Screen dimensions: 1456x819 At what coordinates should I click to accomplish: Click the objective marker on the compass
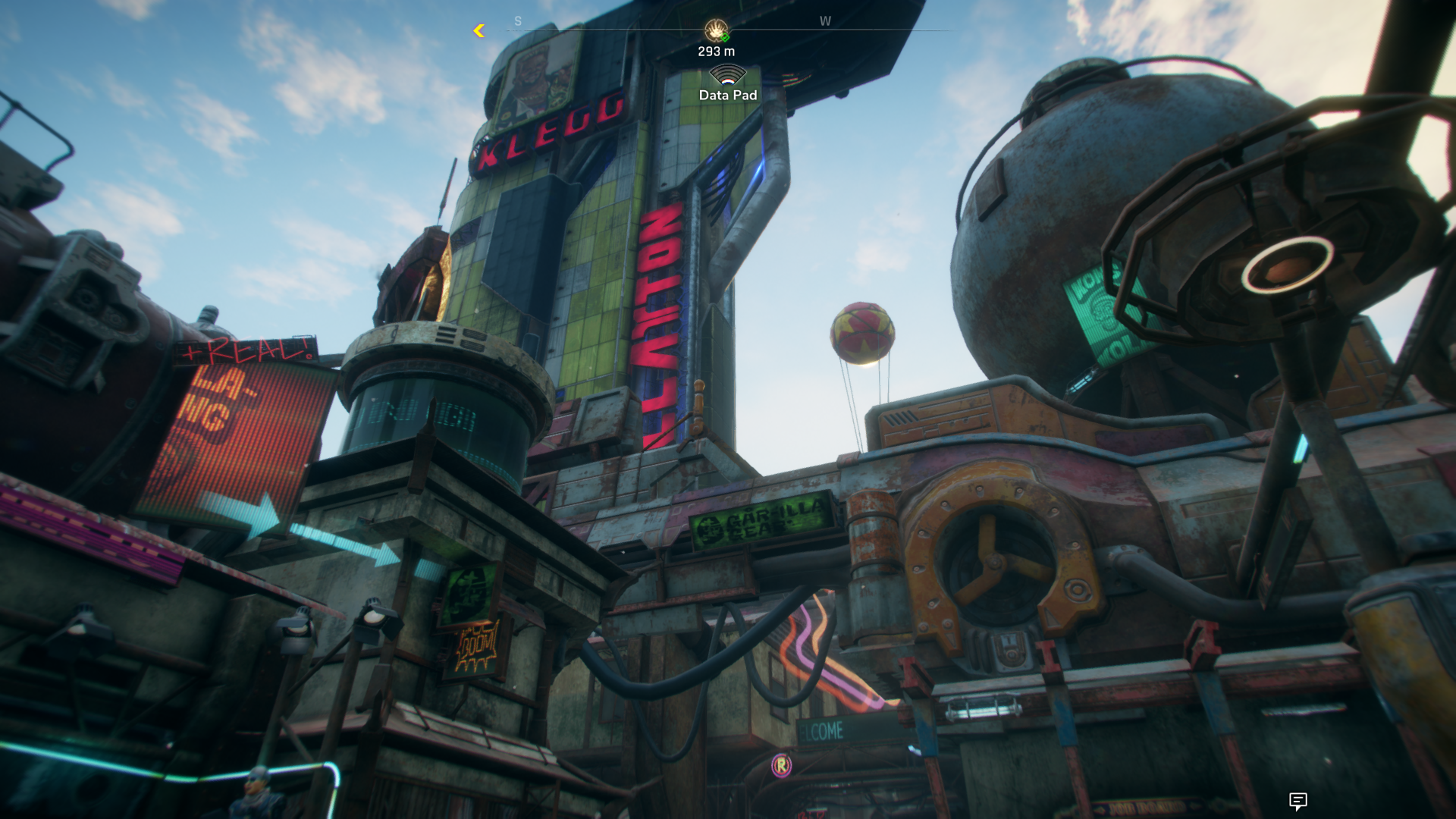point(716,30)
